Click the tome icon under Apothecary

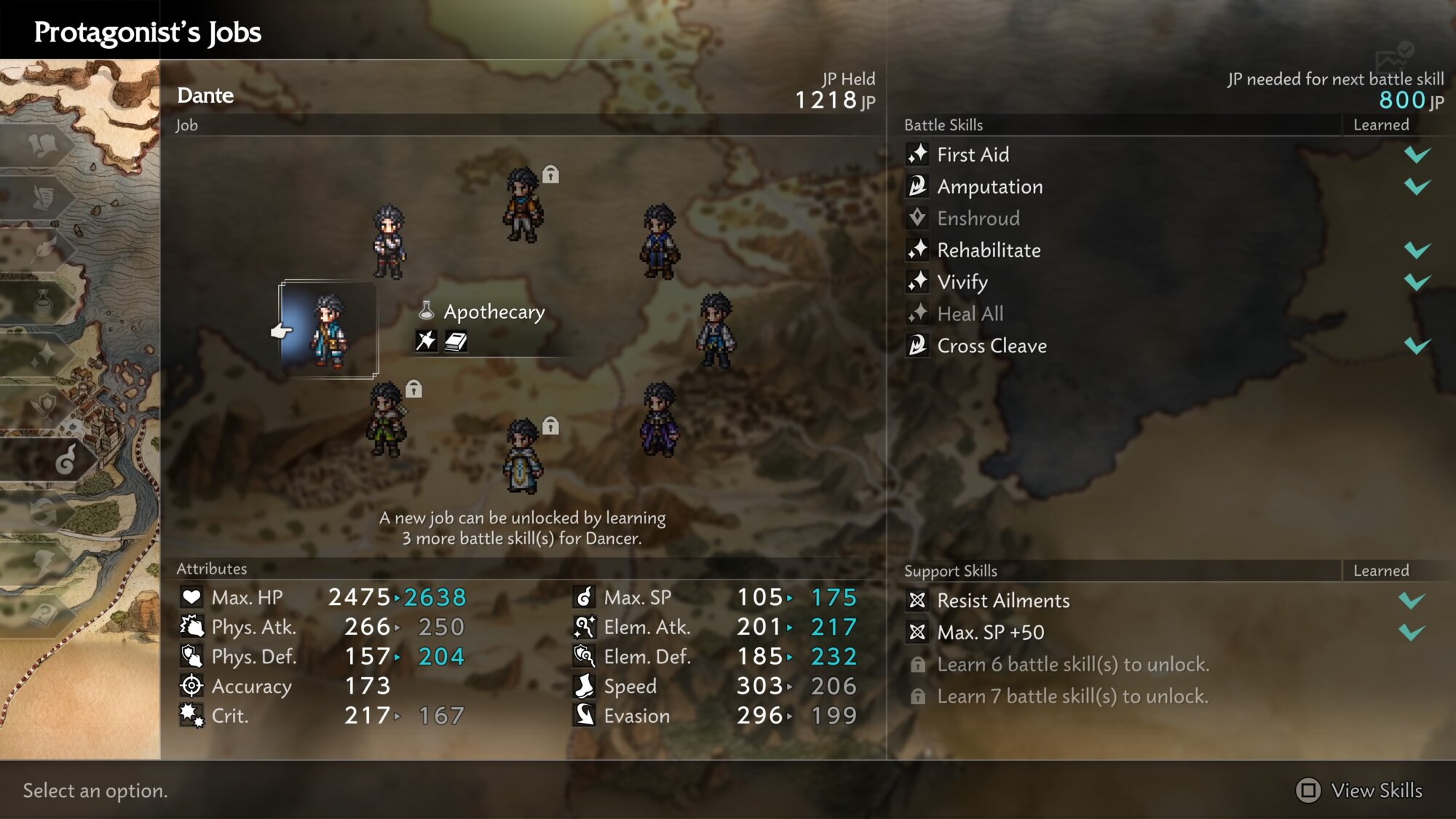pos(456,341)
